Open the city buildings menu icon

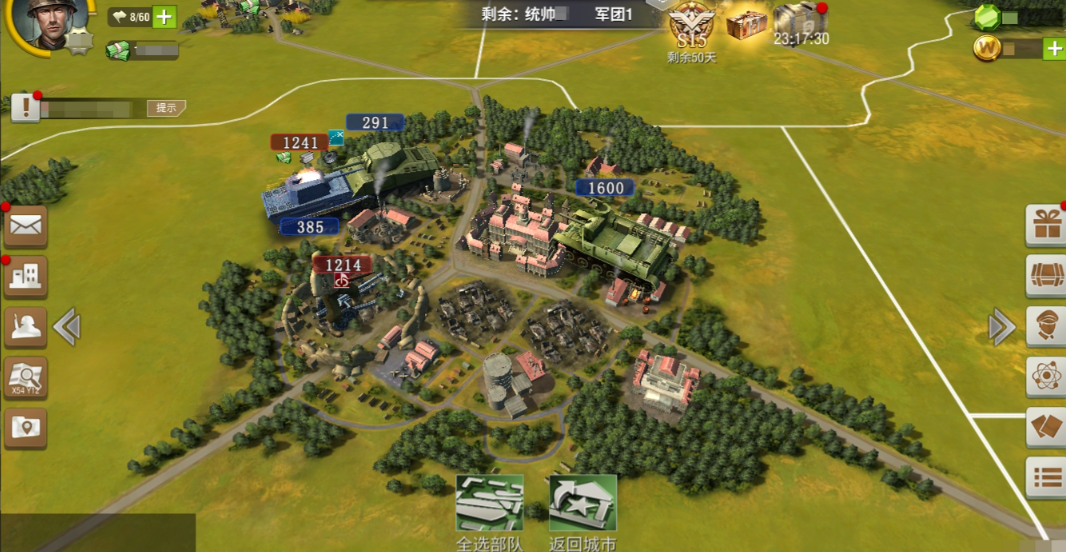pyautogui.click(x=25, y=277)
